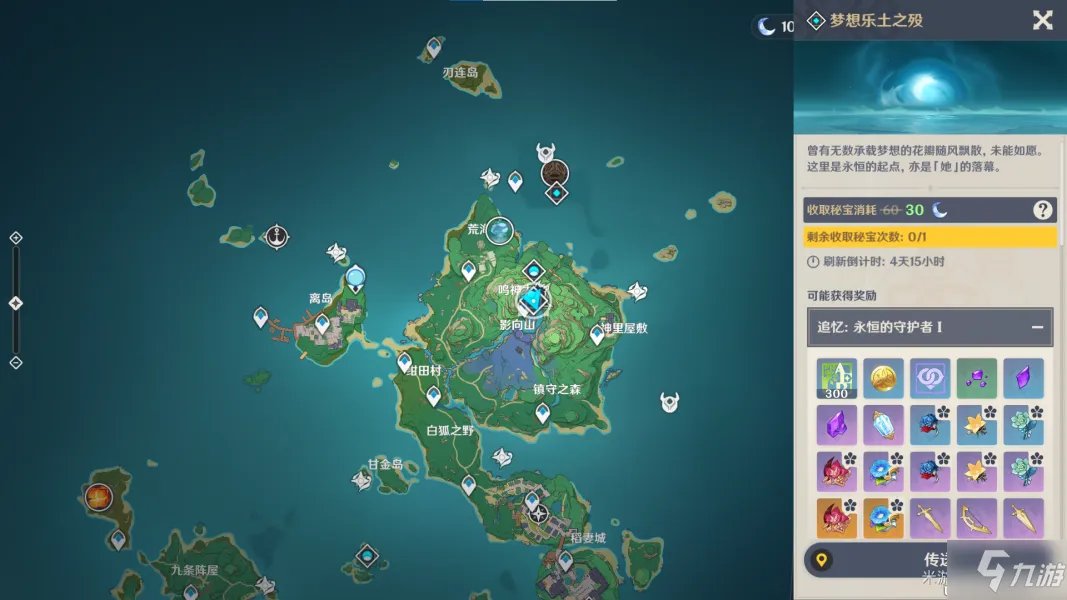Select the anchor waypoint marker on the map

(277, 236)
